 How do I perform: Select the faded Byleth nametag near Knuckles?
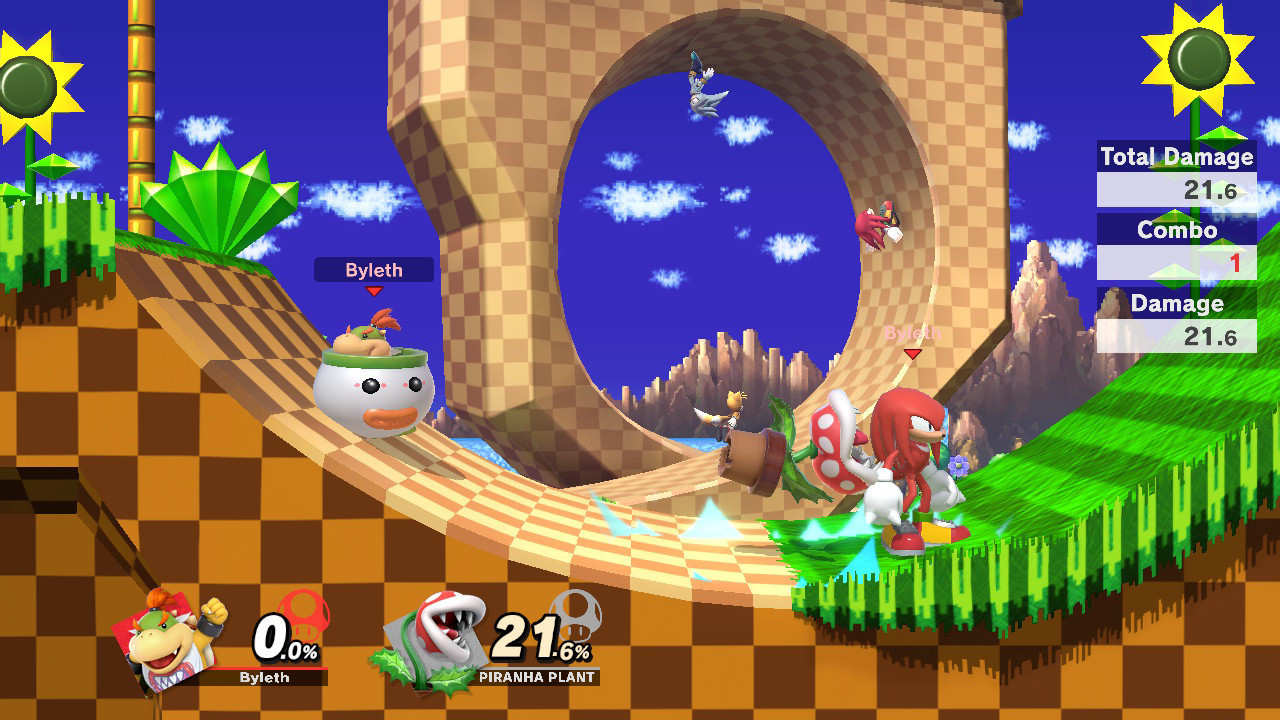[x=912, y=330]
